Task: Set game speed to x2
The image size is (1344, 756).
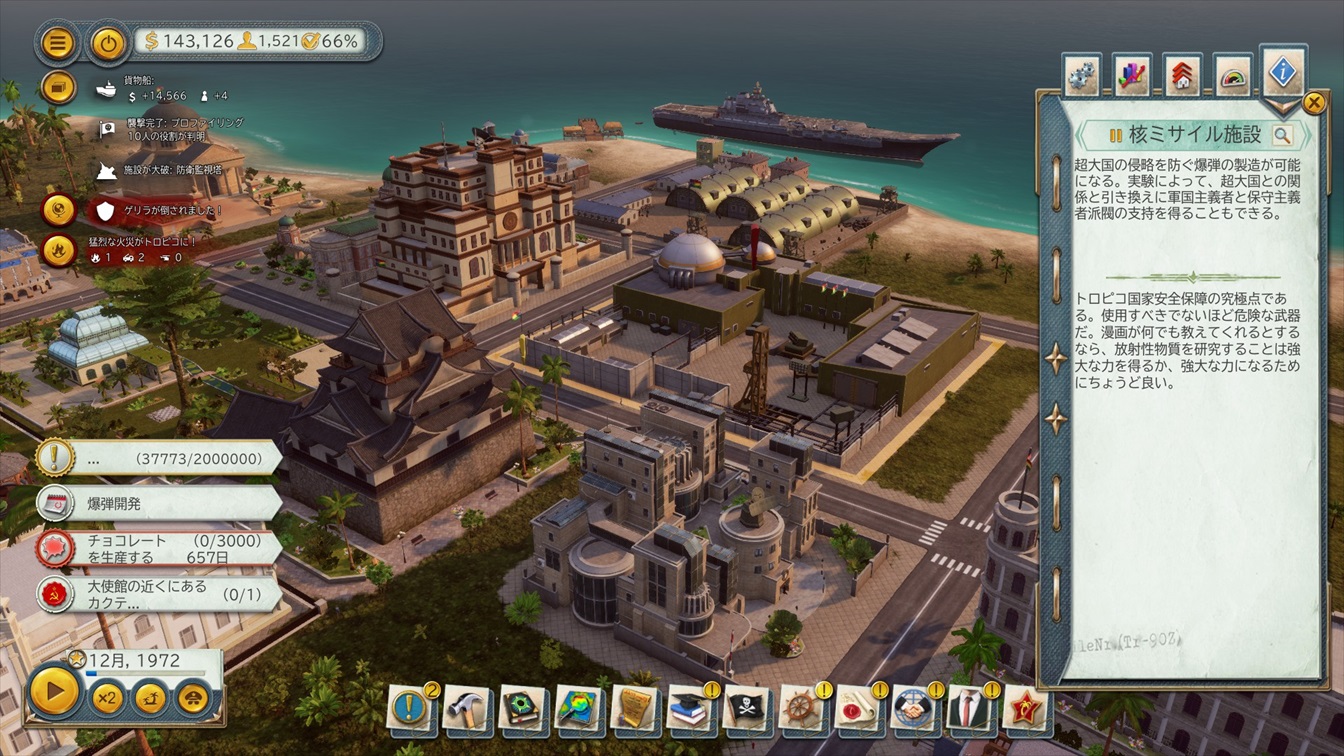Action: (107, 697)
